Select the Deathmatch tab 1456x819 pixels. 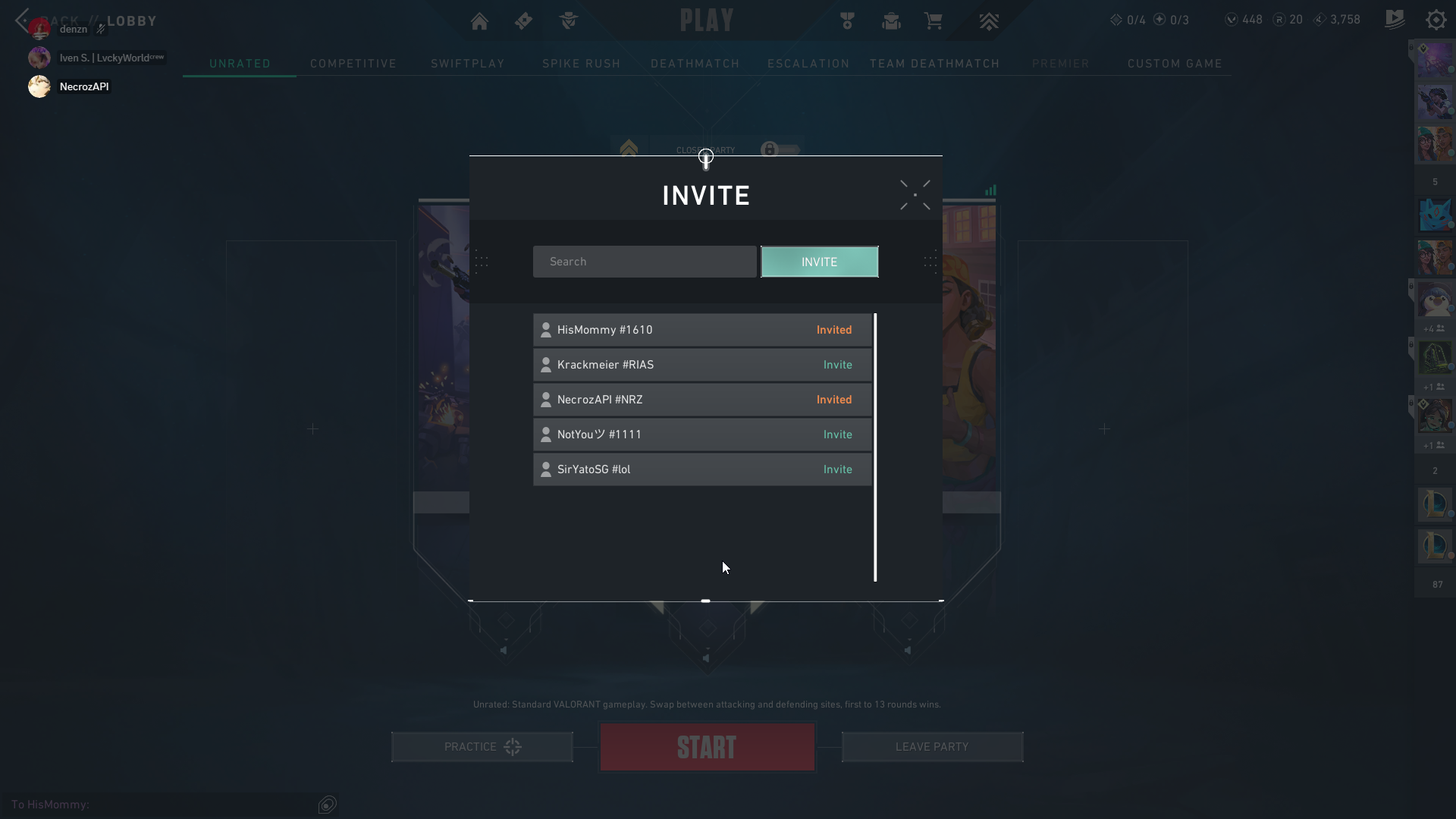(x=695, y=64)
